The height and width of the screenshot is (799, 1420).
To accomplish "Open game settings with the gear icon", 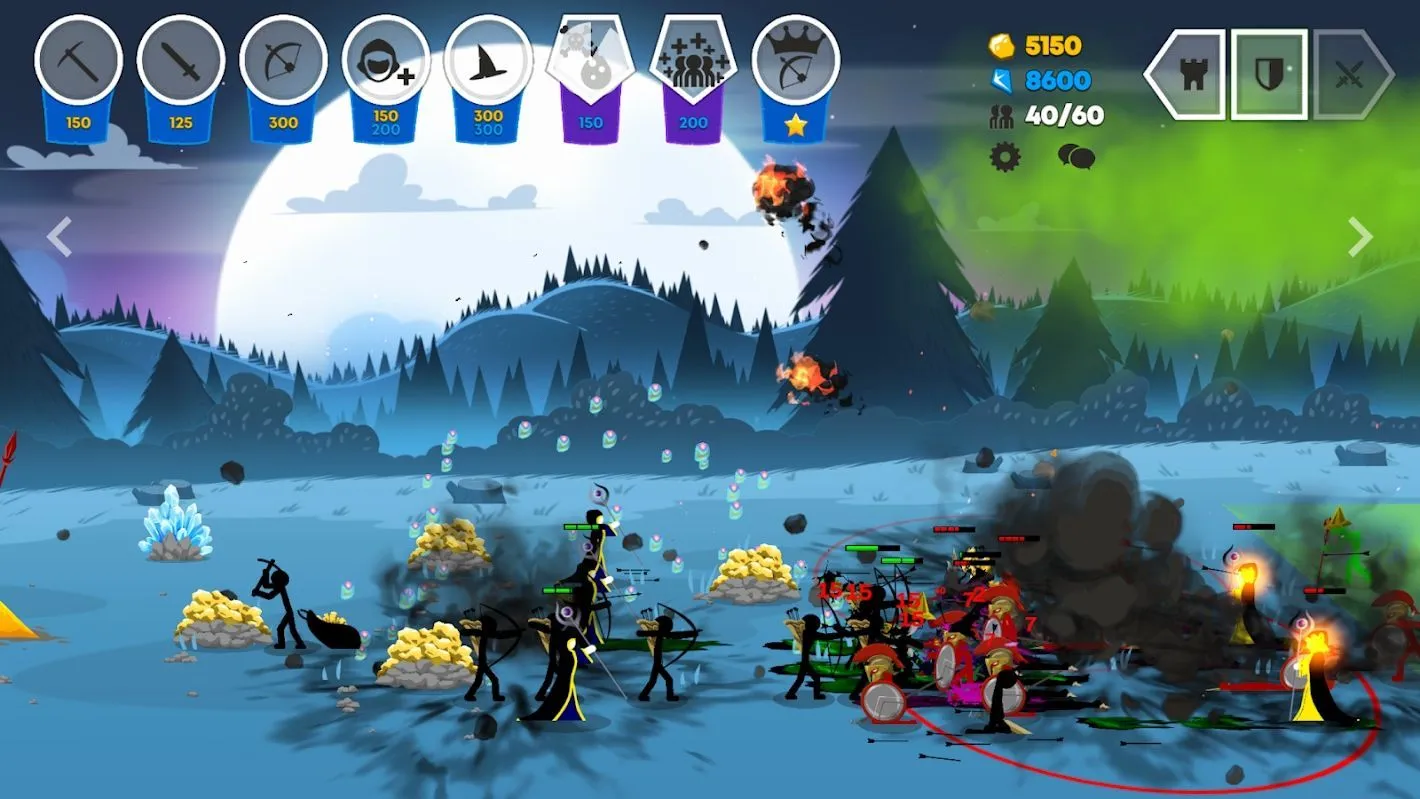I will tap(1003, 156).
